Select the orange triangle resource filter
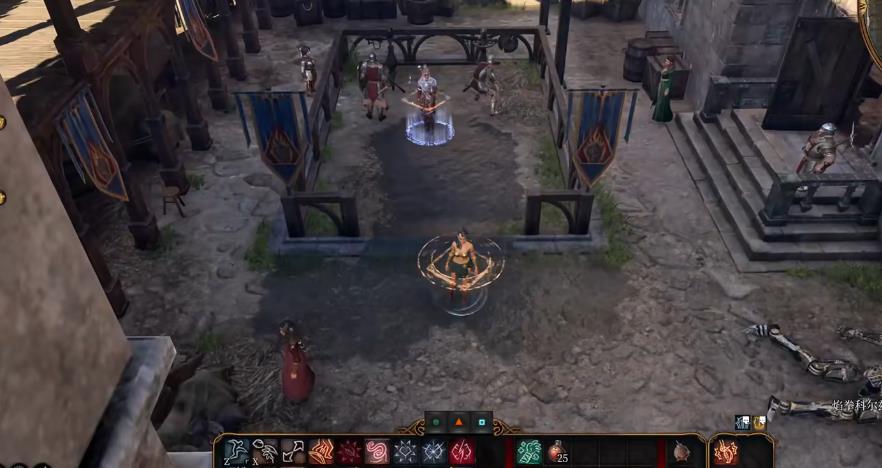 tap(459, 422)
